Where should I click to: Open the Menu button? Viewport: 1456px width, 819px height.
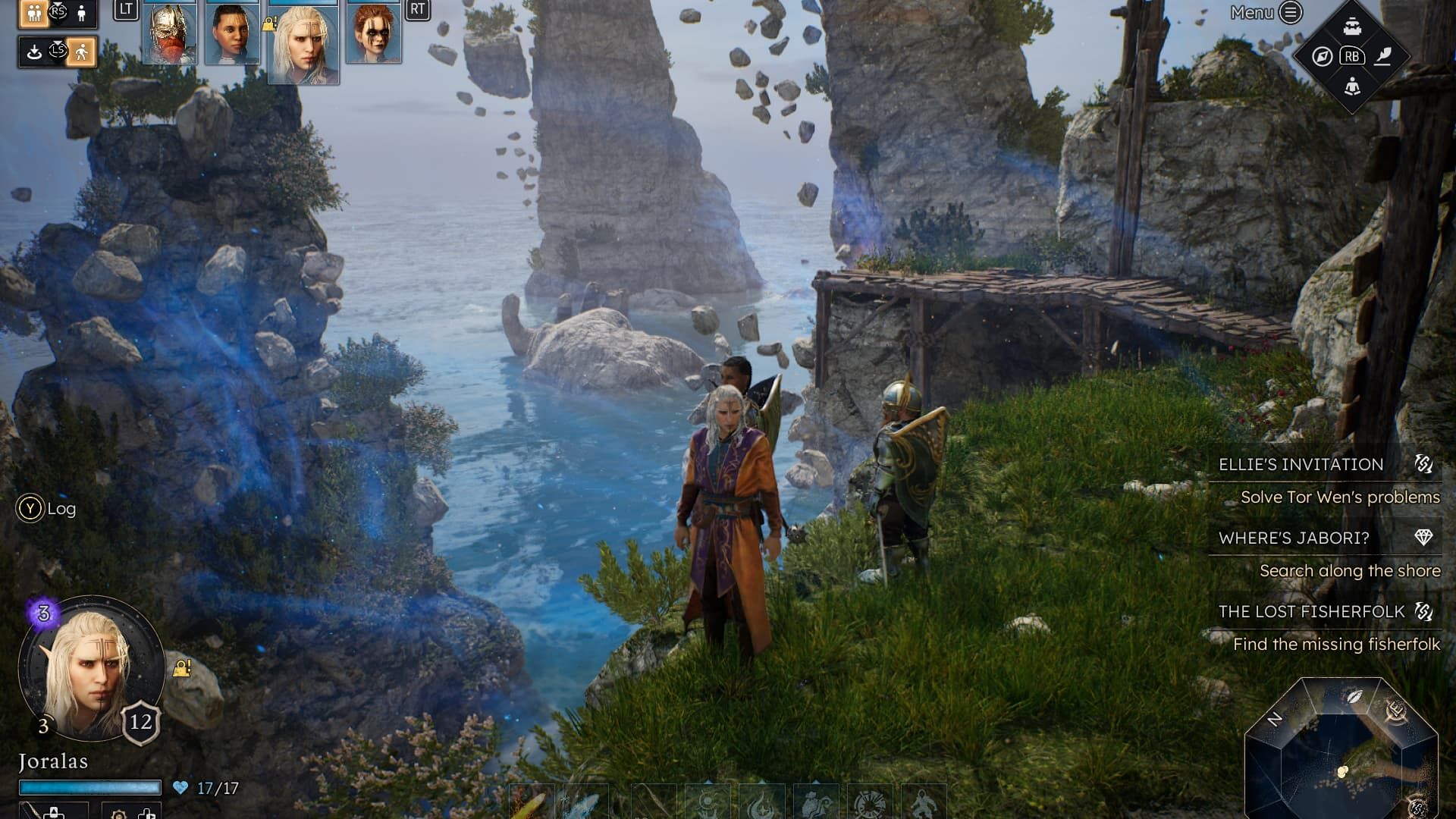1266,12
